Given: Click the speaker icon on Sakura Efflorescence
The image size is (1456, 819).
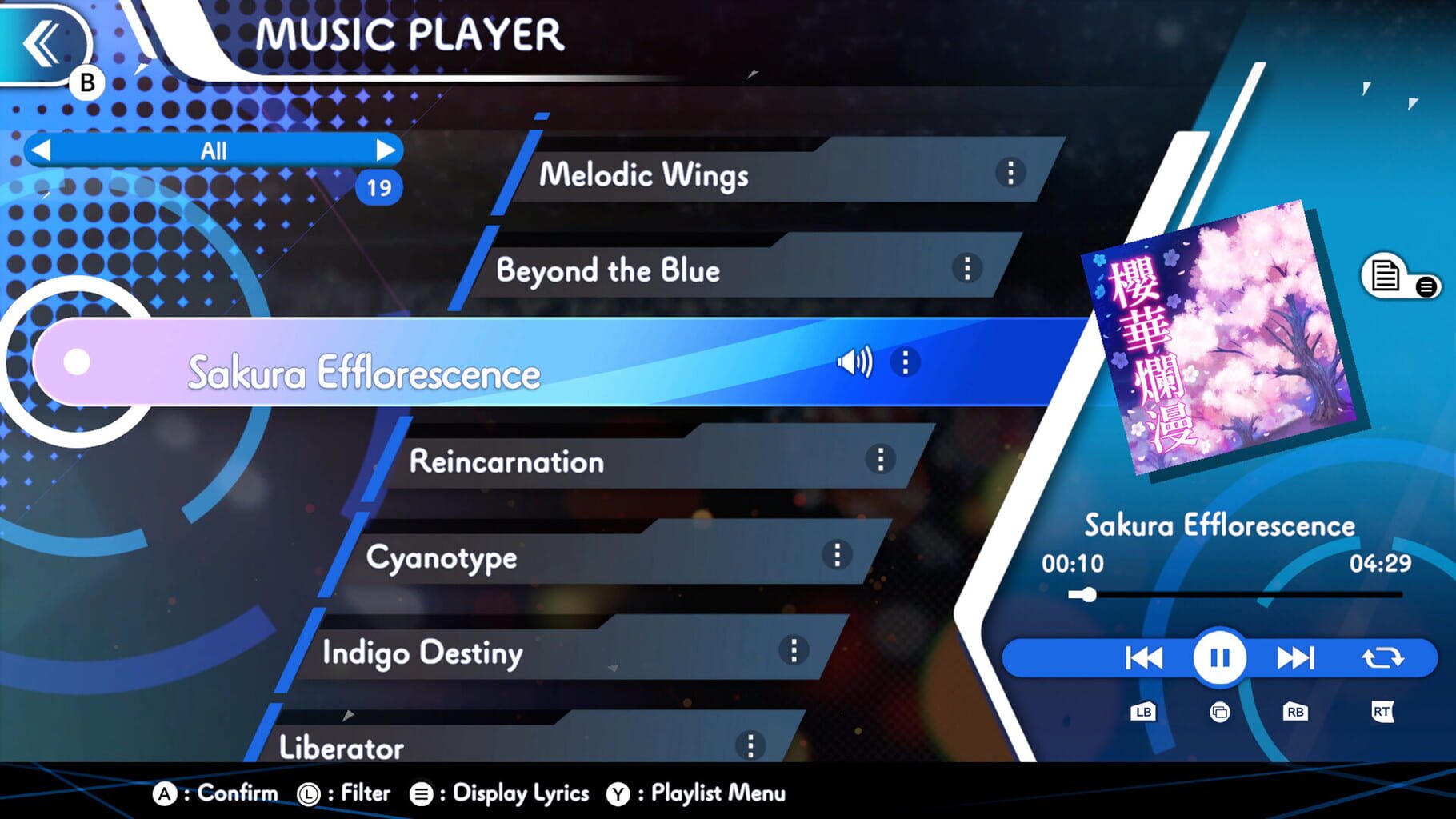Looking at the screenshot, I should click(x=854, y=362).
